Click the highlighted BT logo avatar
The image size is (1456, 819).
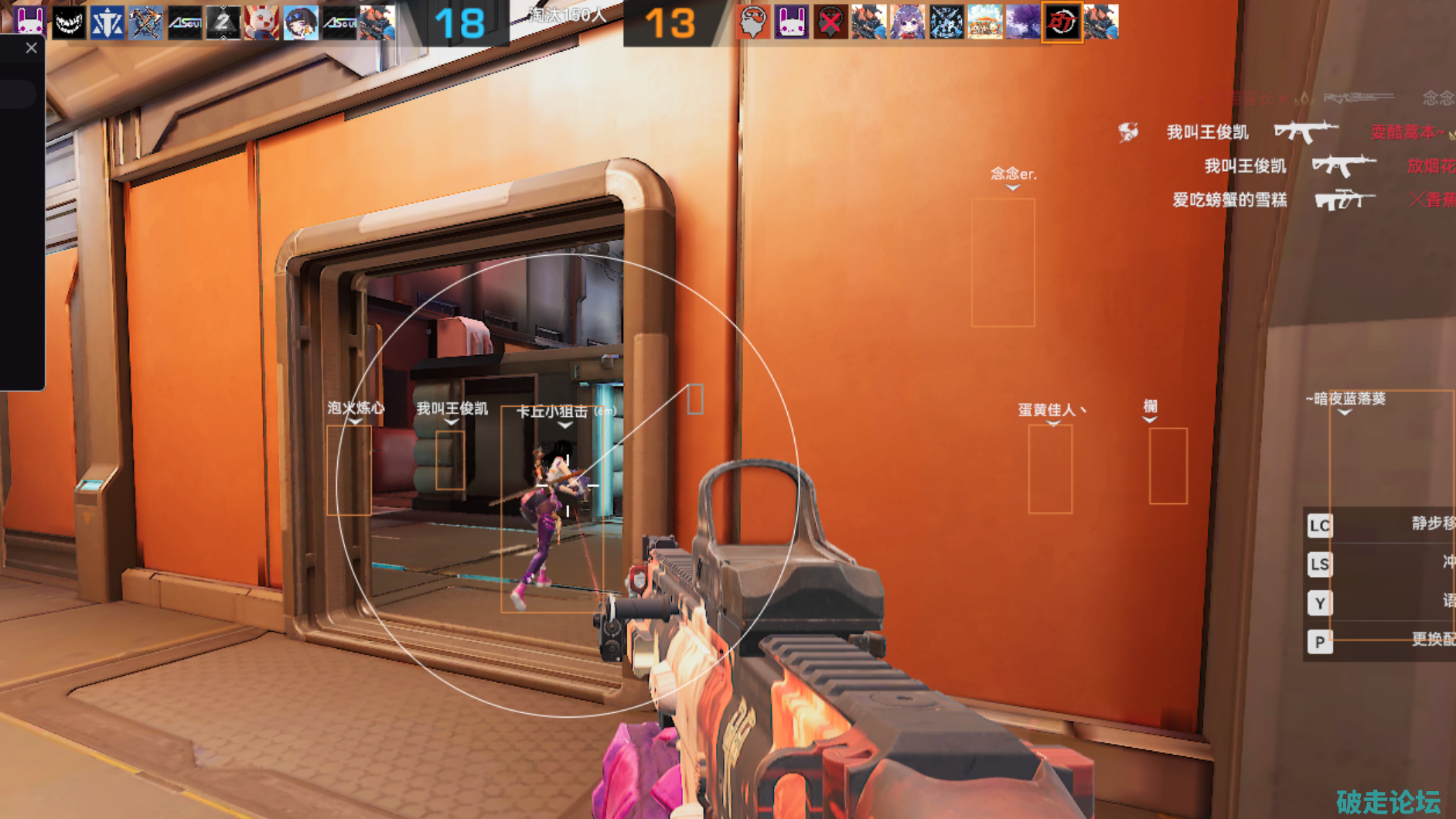pos(1062,22)
